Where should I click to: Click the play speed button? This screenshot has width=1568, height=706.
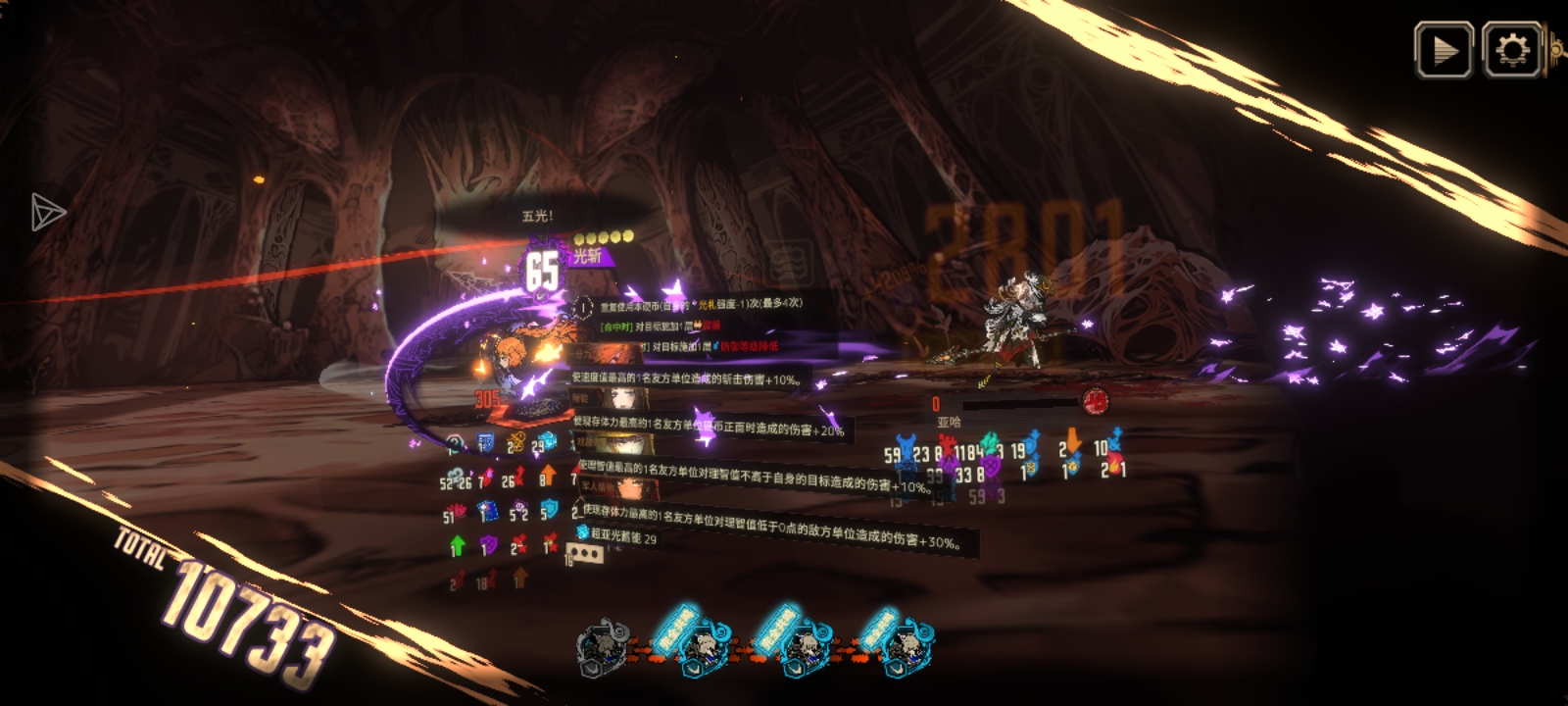click(1444, 50)
